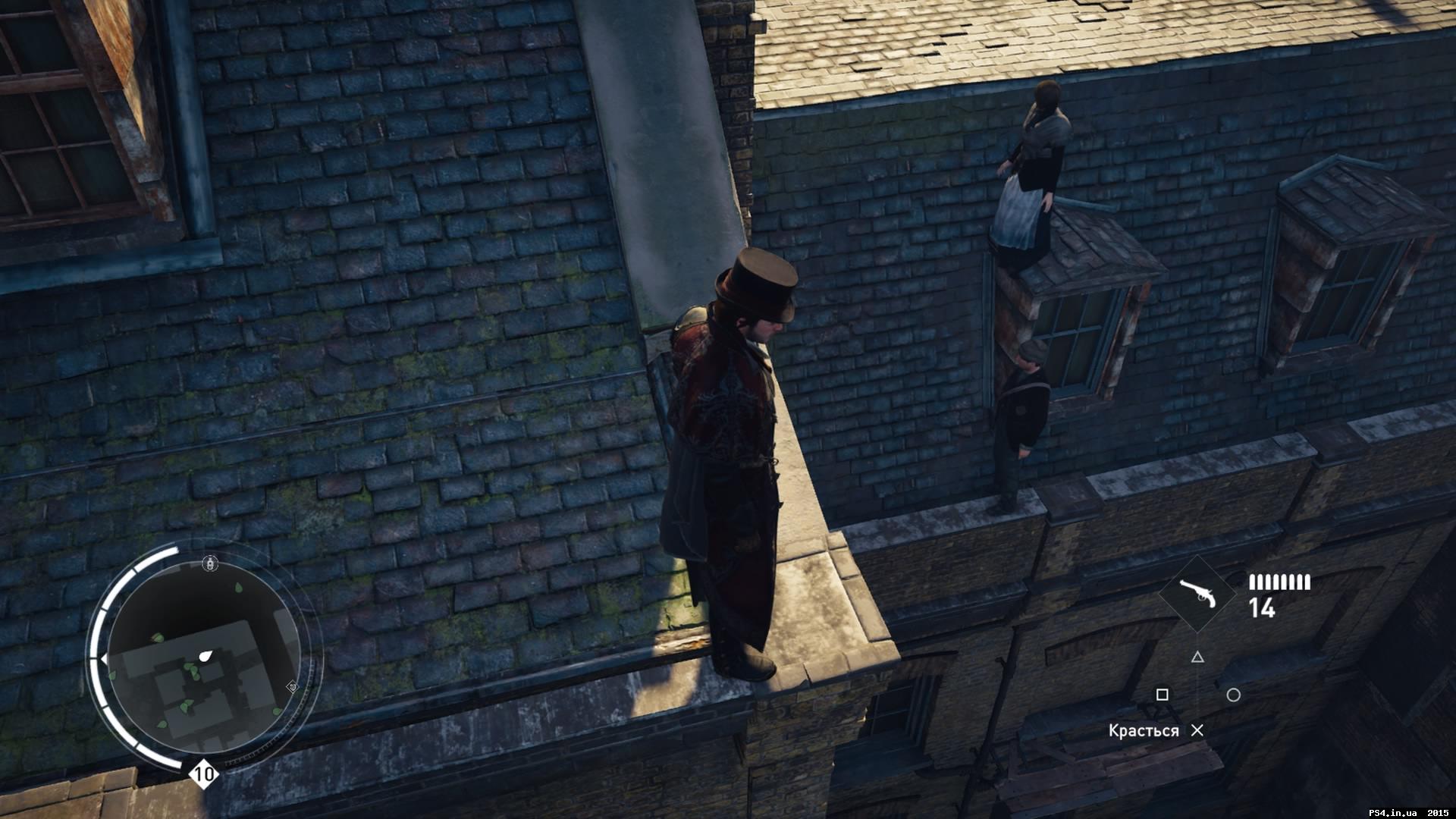Activate the Circle button prompt

tap(1233, 695)
